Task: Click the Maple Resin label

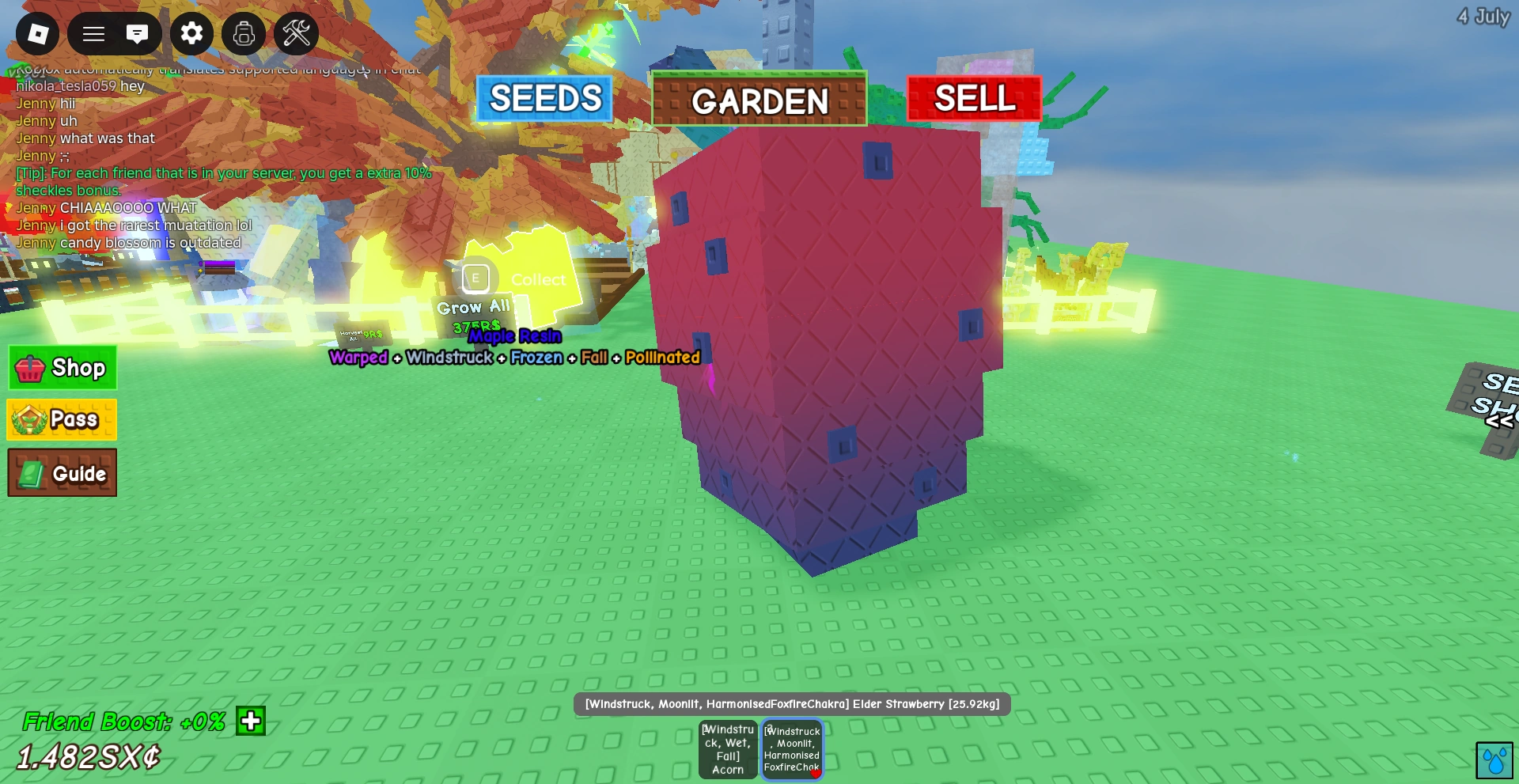Action: click(514, 336)
